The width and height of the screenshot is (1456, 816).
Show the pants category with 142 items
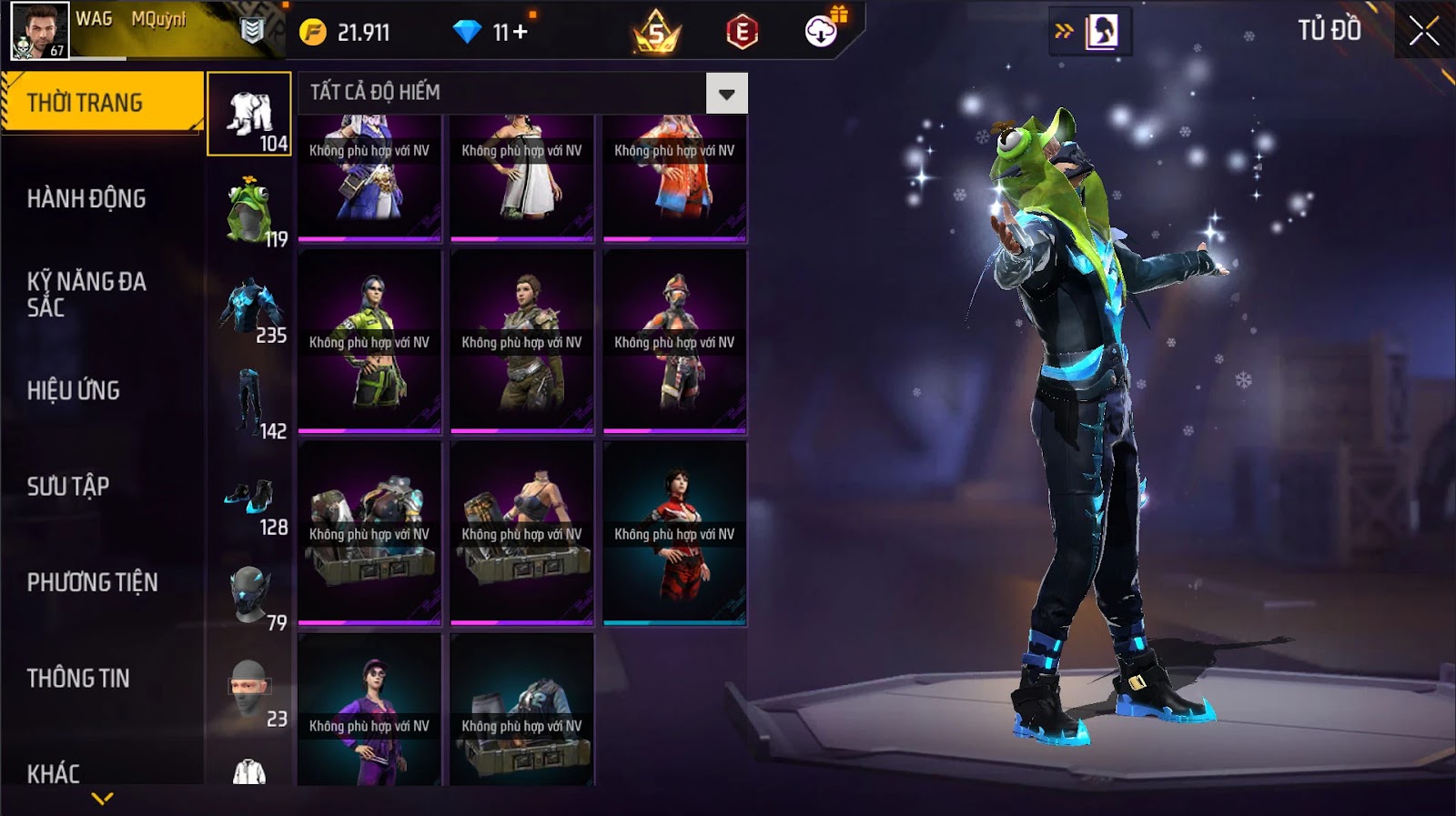(x=249, y=404)
